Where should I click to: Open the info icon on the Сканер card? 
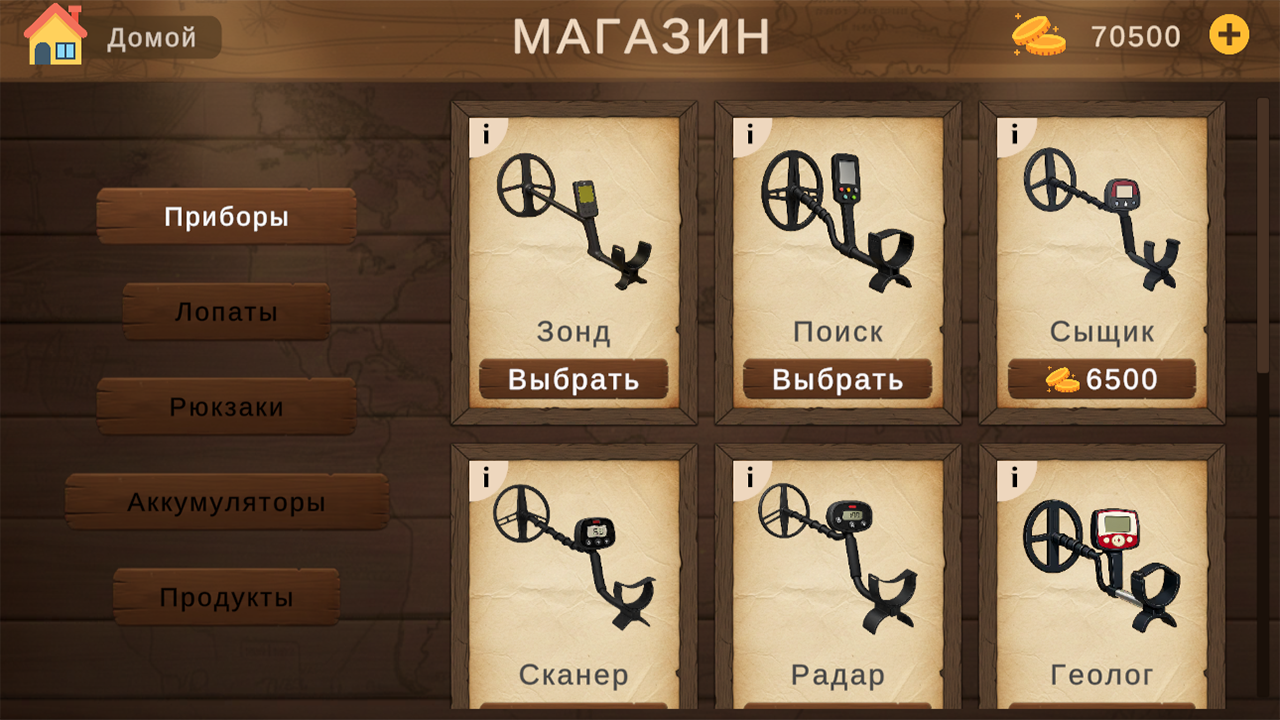(487, 475)
